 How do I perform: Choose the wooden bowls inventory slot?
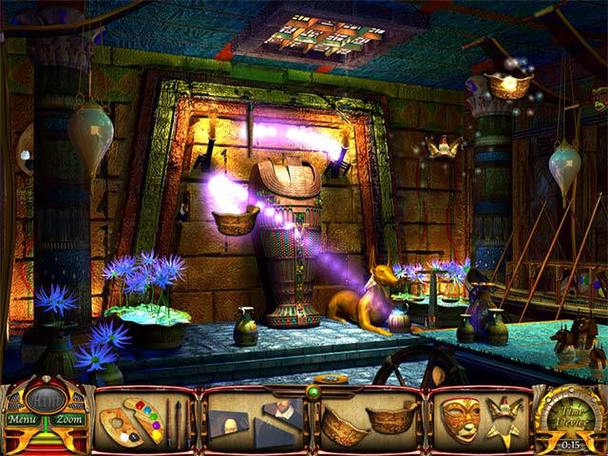[x=366, y=421]
